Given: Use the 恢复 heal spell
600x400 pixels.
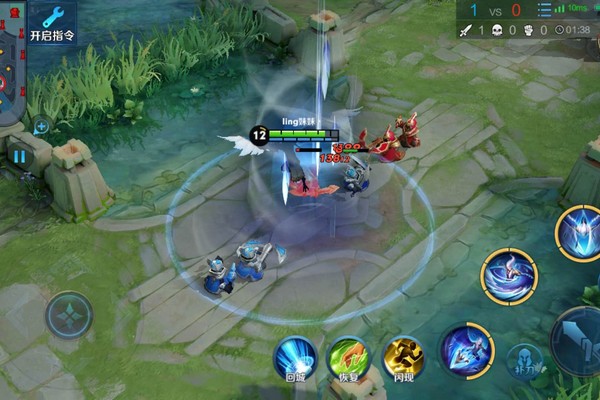Looking at the screenshot, I should tap(349, 359).
